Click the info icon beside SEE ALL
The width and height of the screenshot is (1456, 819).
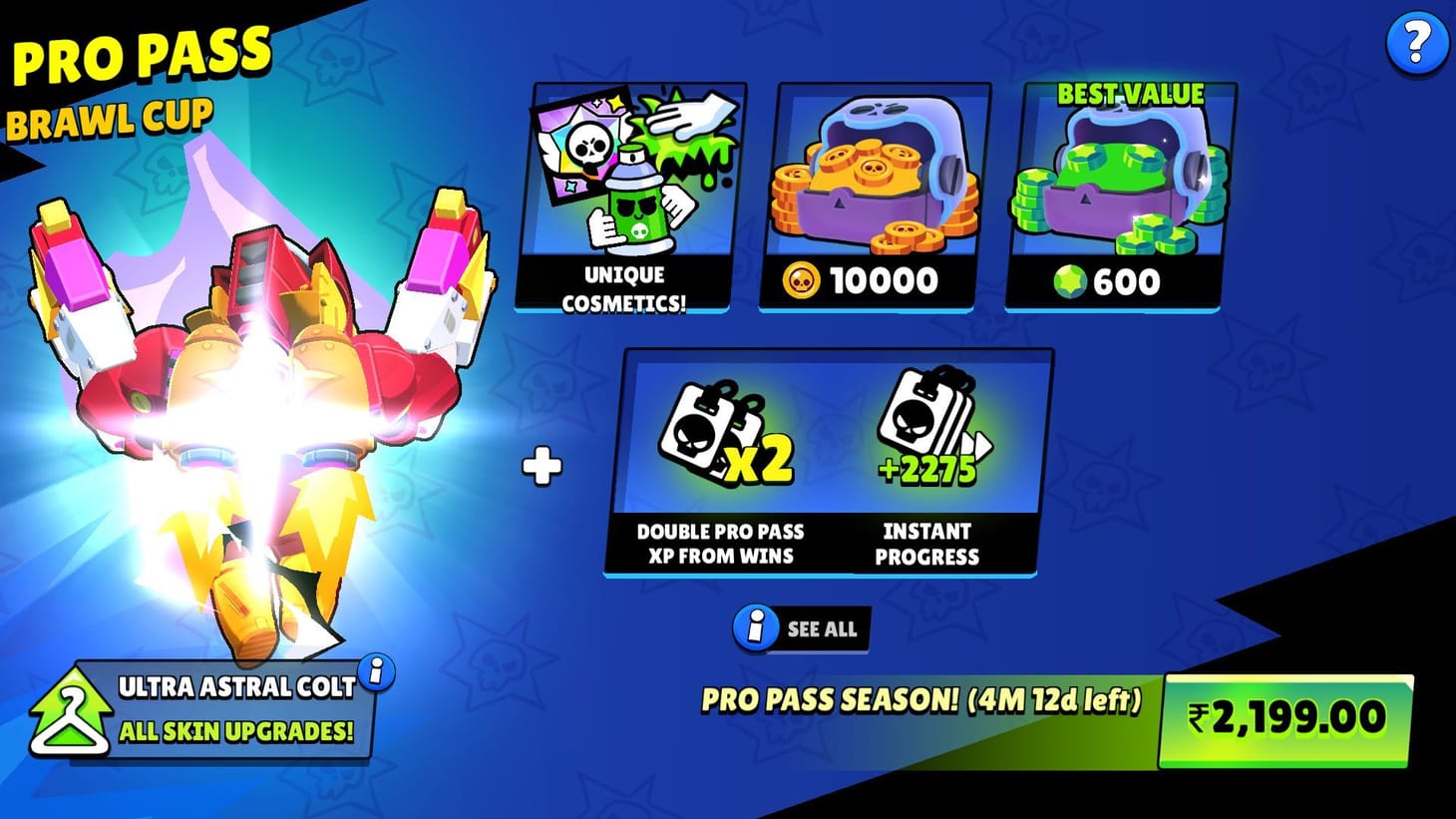(755, 628)
